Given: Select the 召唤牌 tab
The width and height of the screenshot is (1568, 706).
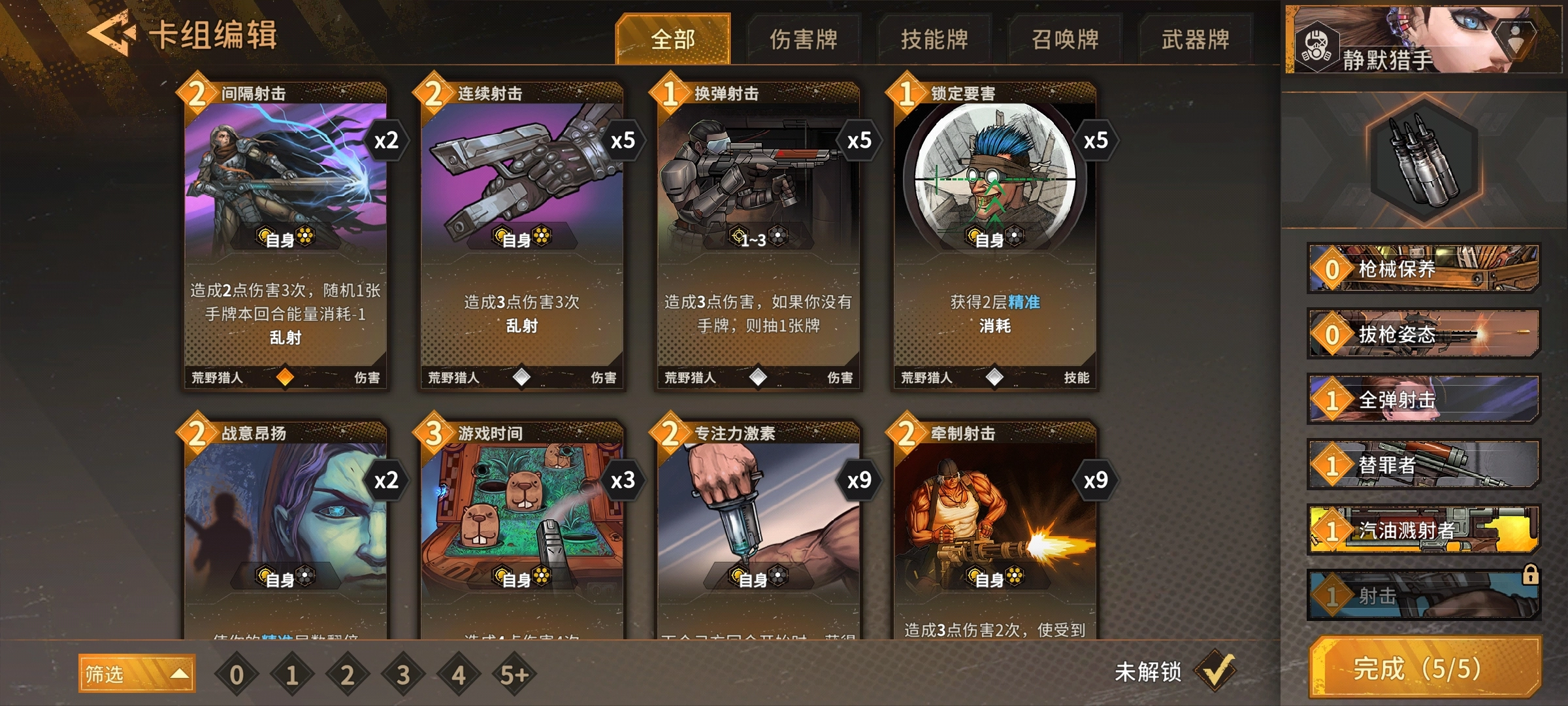Looking at the screenshot, I should tap(1065, 39).
